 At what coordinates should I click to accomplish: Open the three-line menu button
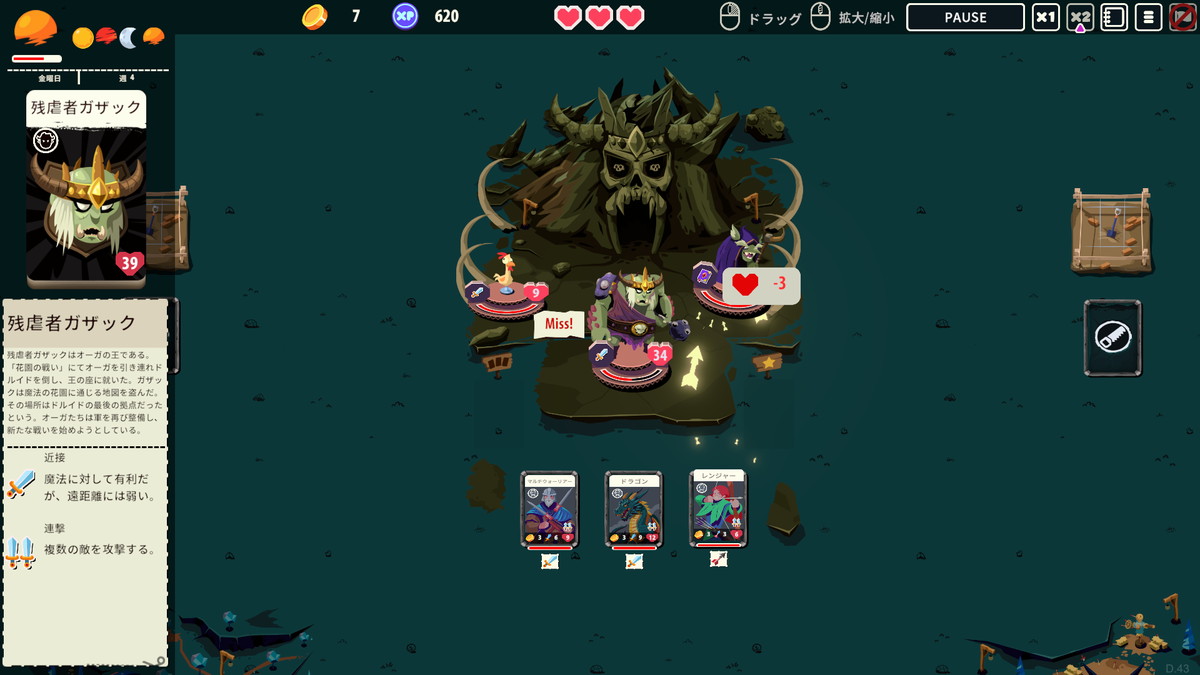[x=1148, y=18]
